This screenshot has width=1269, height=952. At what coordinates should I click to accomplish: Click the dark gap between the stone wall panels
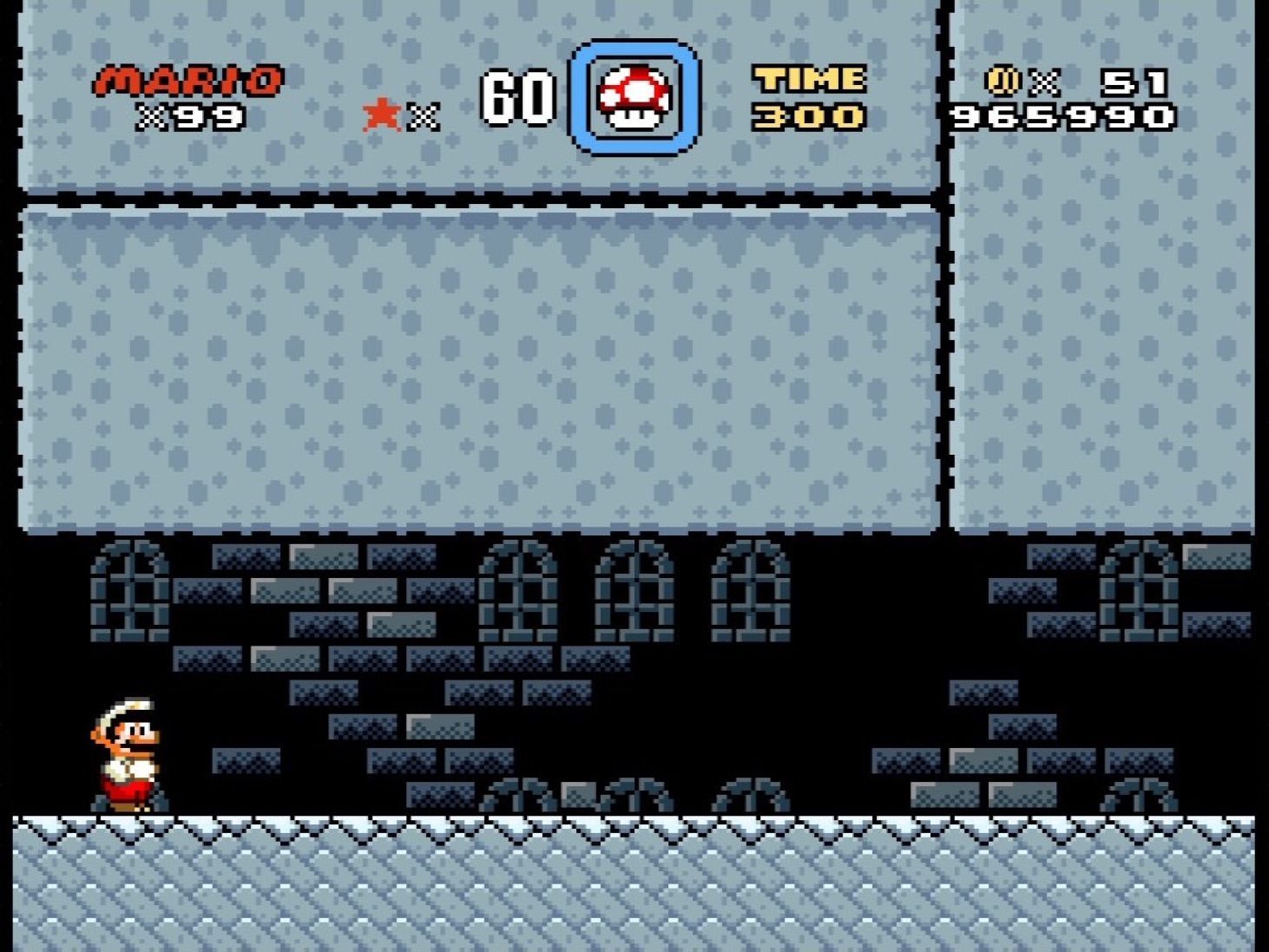pyautogui.click(x=944, y=347)
